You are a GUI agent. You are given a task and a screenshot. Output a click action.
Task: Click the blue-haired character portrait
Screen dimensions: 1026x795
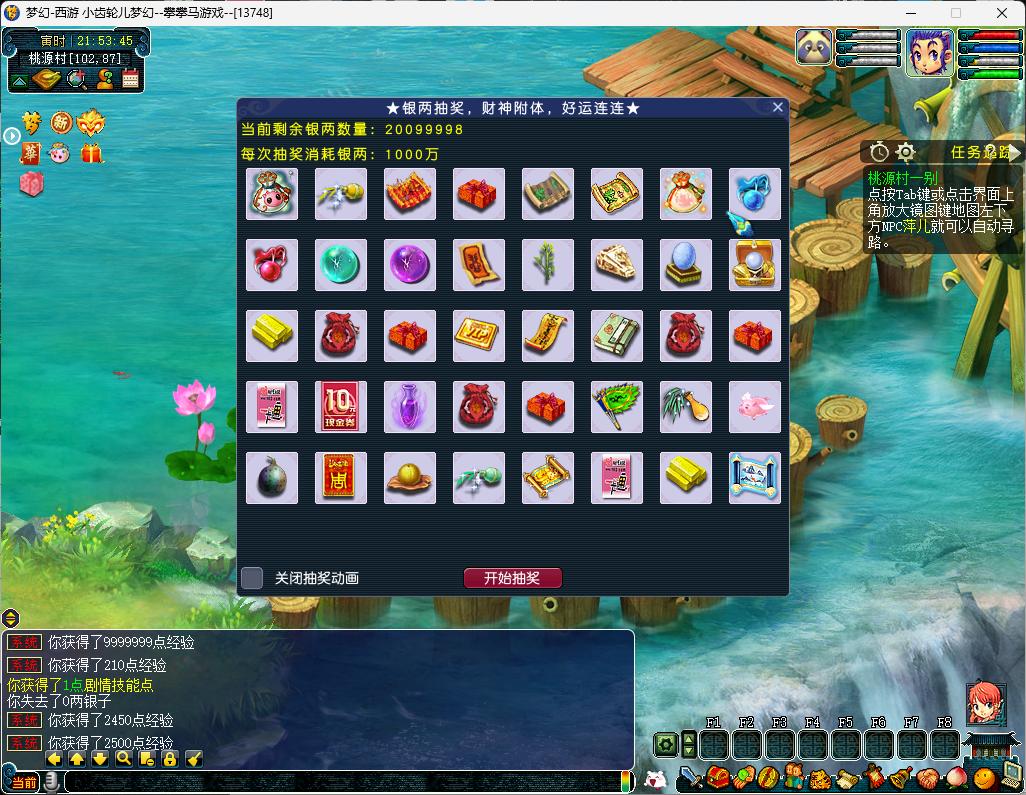[x=930, y=52]
